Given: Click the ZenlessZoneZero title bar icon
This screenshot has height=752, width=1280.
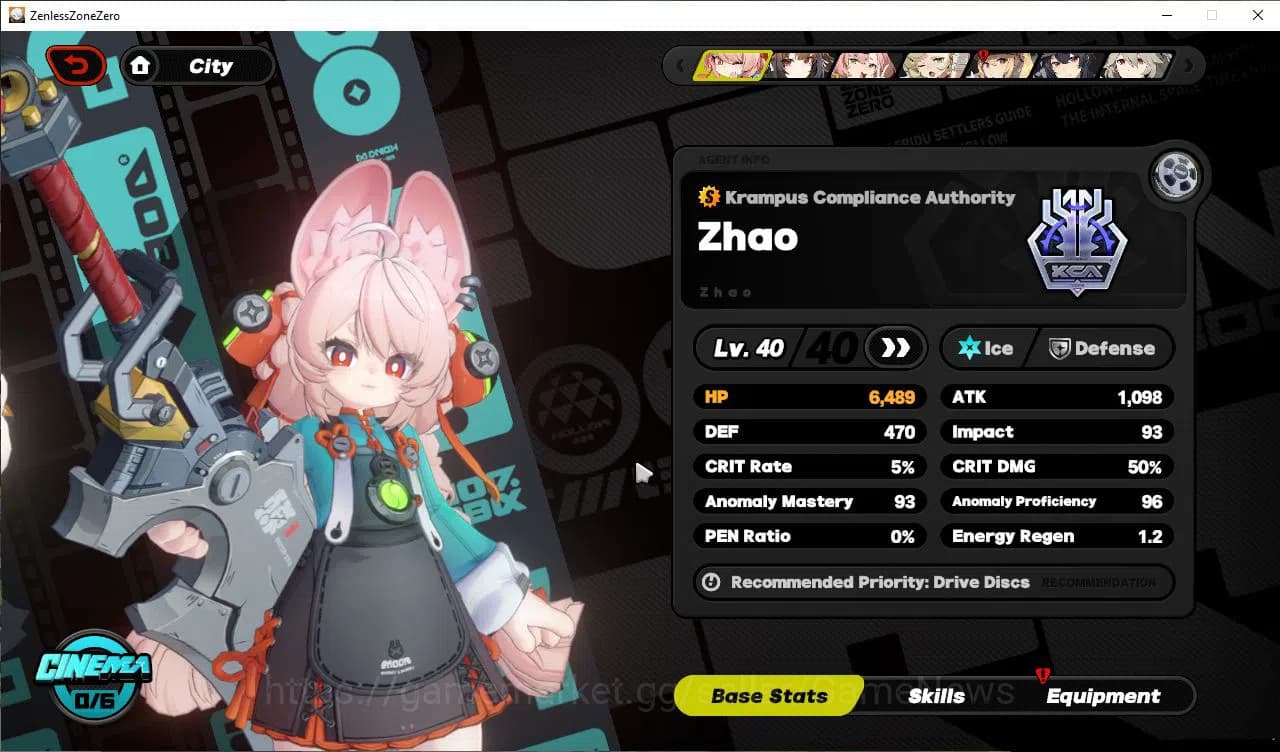Looking at the screenshot, I should click(x=14, y=14).
